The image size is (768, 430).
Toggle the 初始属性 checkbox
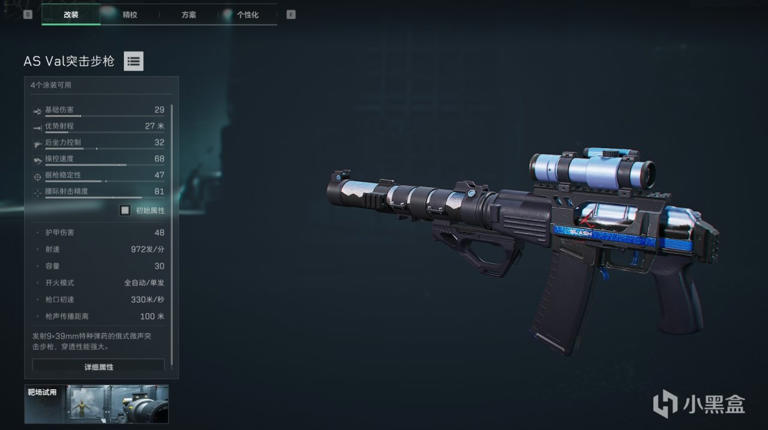tap(125, 210)
